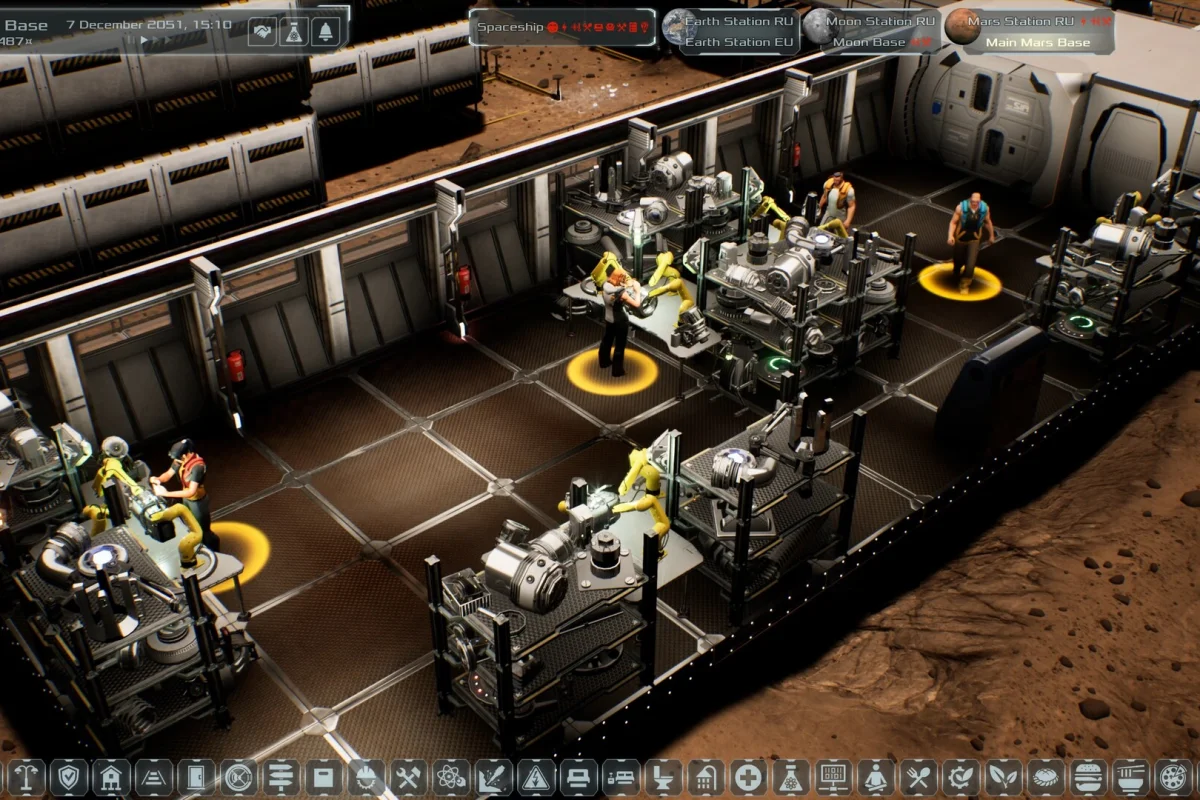The height and width of the screenshot is (800, 1200).
Task: Select the Main Mars Base tab
Action: [1039, 42]
